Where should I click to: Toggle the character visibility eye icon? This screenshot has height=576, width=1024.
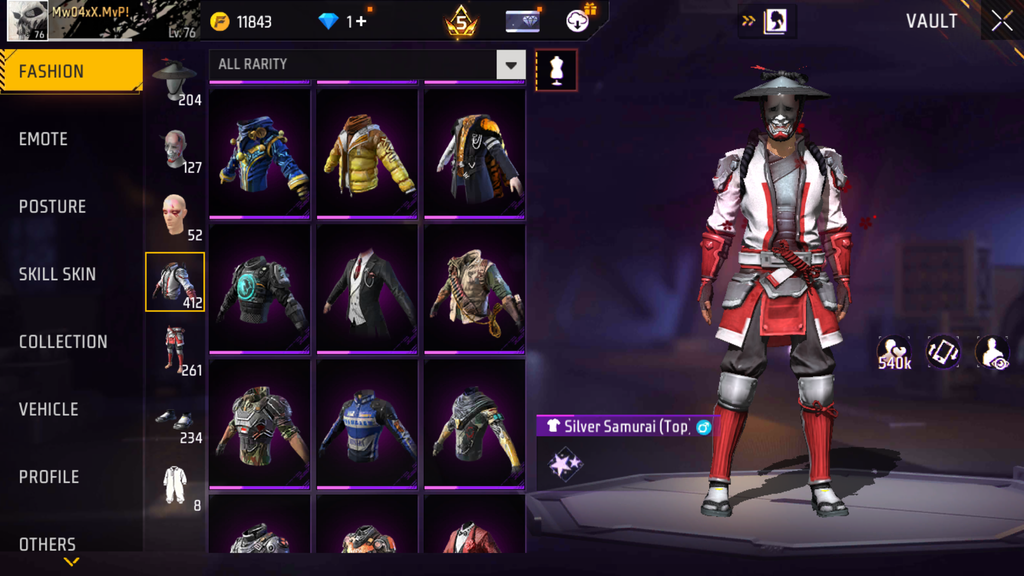click(x=992, y=352)
